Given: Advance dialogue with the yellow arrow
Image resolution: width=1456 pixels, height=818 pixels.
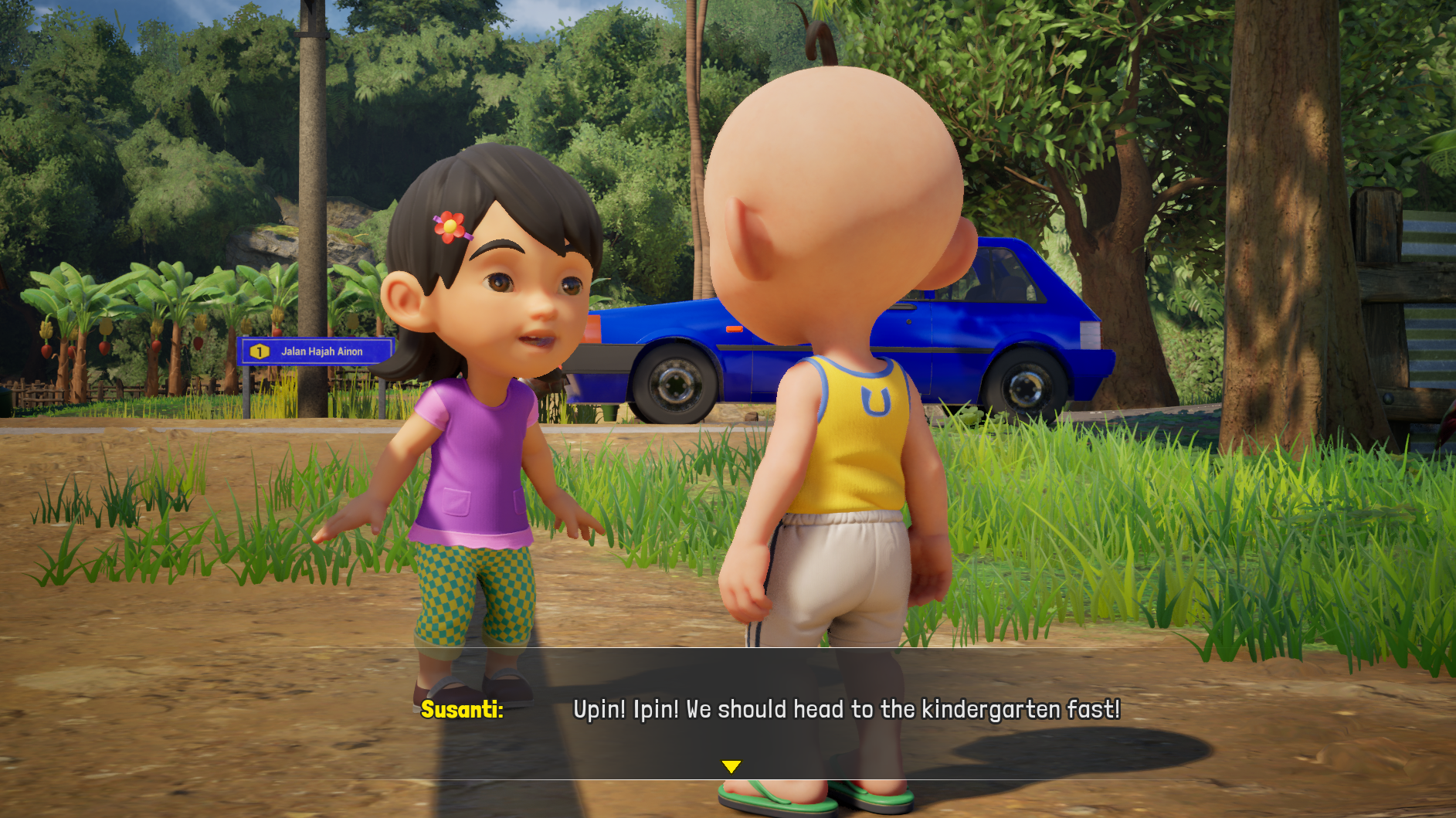Looking at the screenshot, I should click(x=731, y=766).
